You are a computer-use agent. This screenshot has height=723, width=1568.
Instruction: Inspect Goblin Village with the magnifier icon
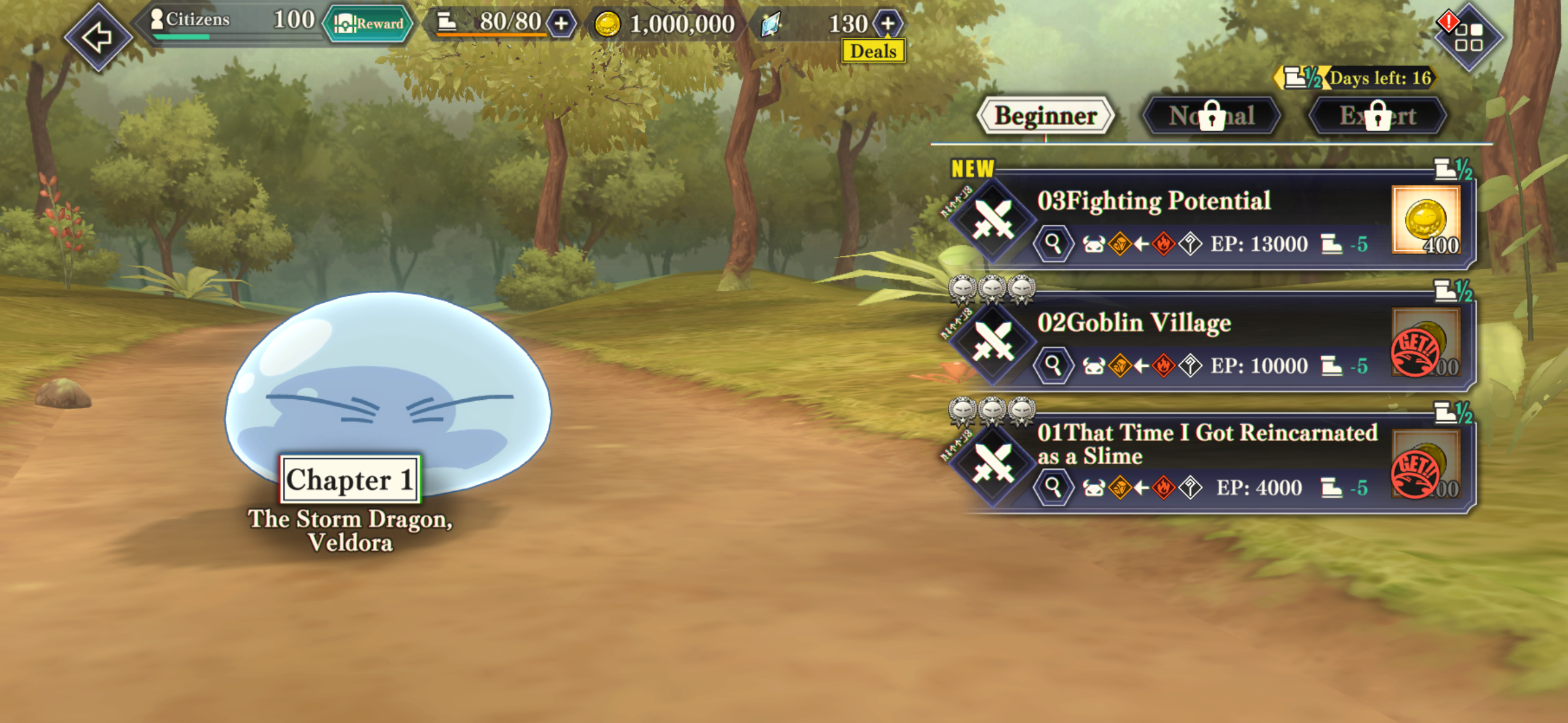click(1053, 365)
